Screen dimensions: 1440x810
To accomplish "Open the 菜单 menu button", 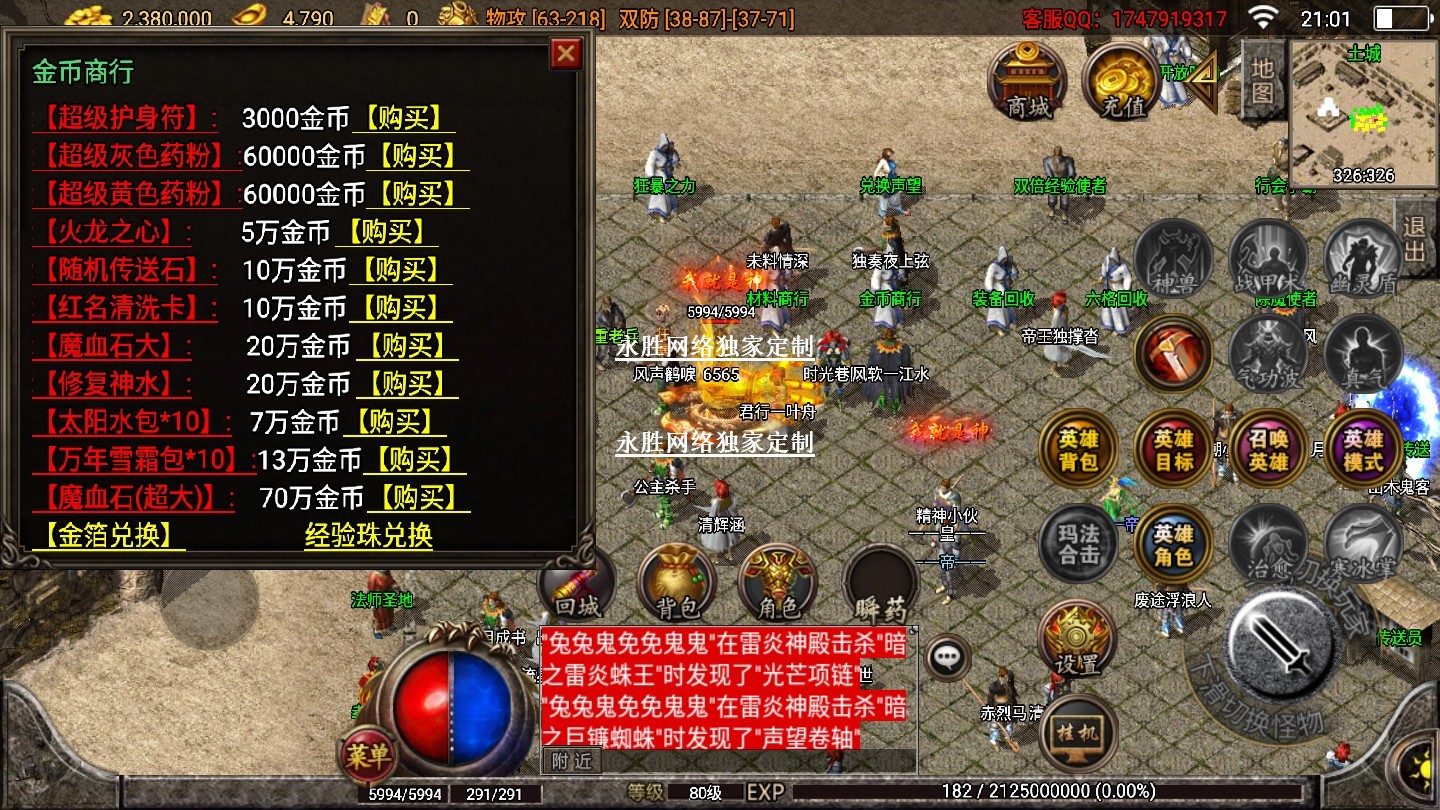I will 366,756.
